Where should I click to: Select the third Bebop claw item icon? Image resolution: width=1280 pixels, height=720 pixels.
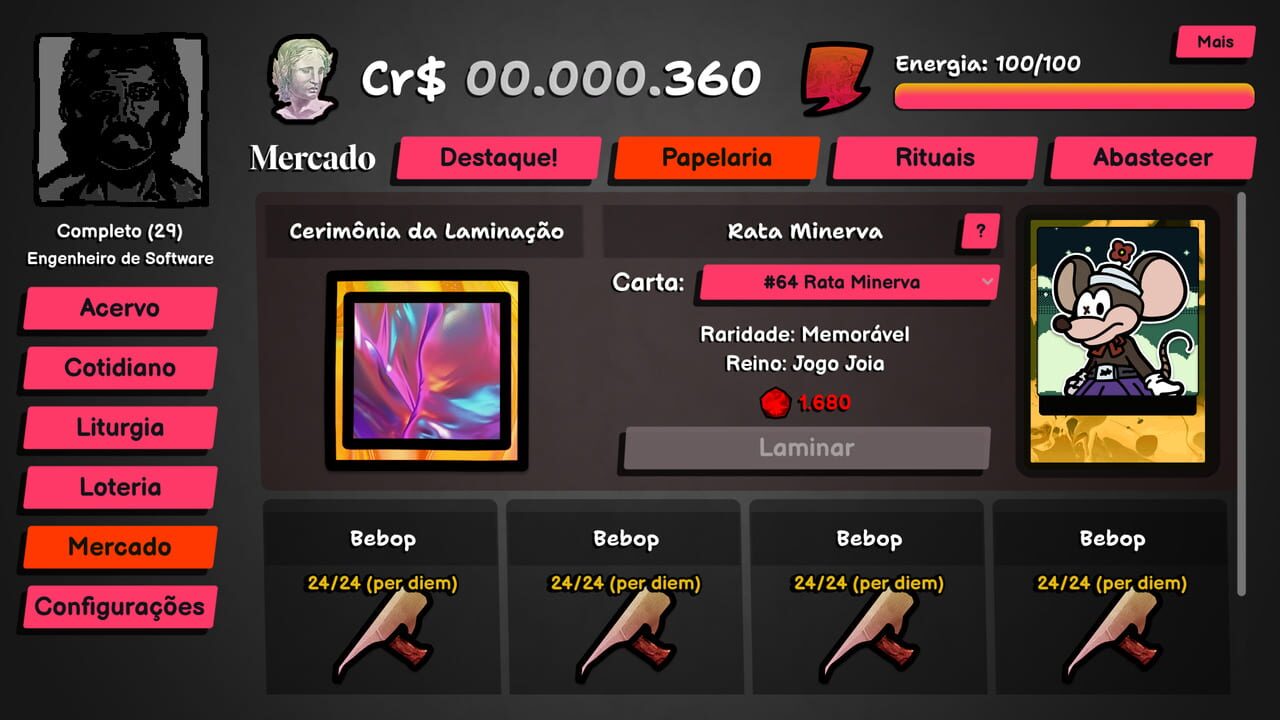[868, 640]
